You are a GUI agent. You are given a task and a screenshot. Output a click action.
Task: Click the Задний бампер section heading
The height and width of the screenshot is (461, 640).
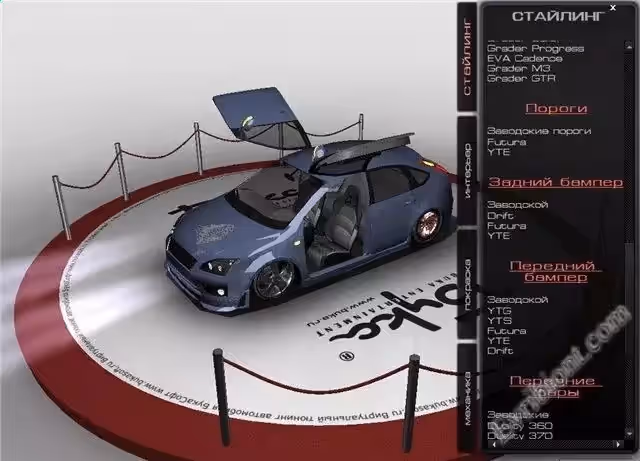pyautogui.click(x=556, y=182)
